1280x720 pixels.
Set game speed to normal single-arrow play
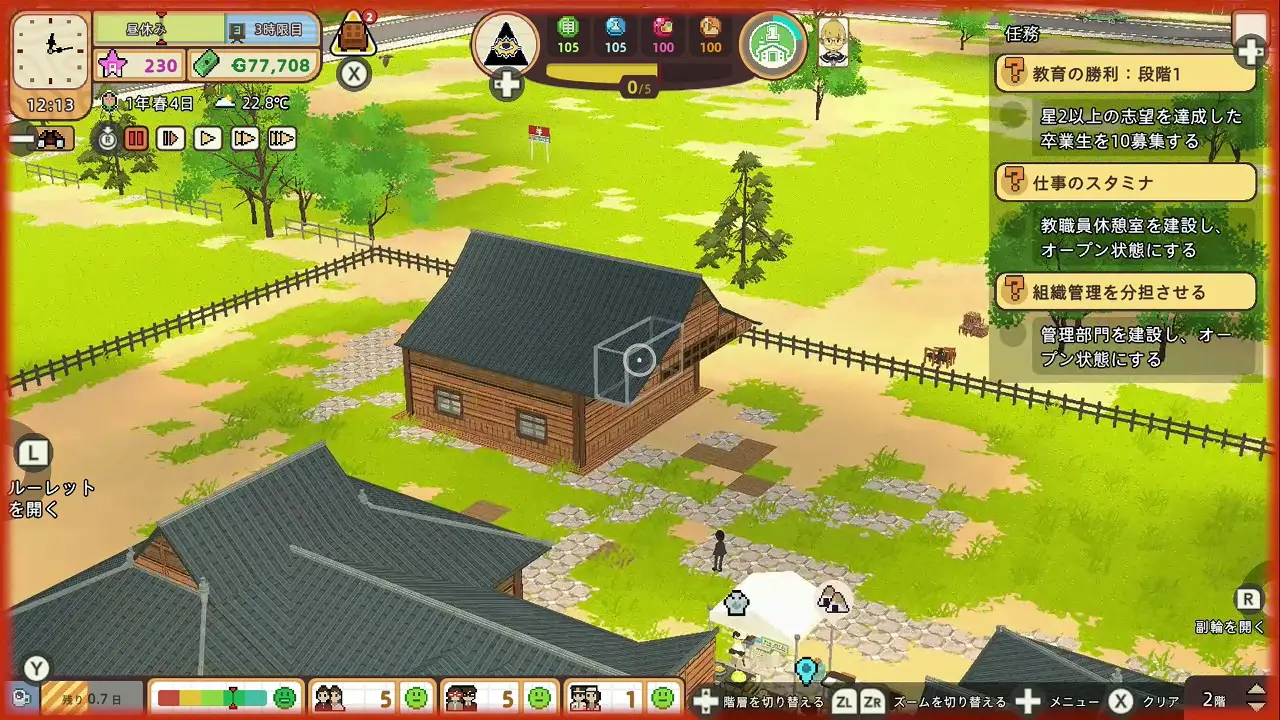tap(208, 139)
